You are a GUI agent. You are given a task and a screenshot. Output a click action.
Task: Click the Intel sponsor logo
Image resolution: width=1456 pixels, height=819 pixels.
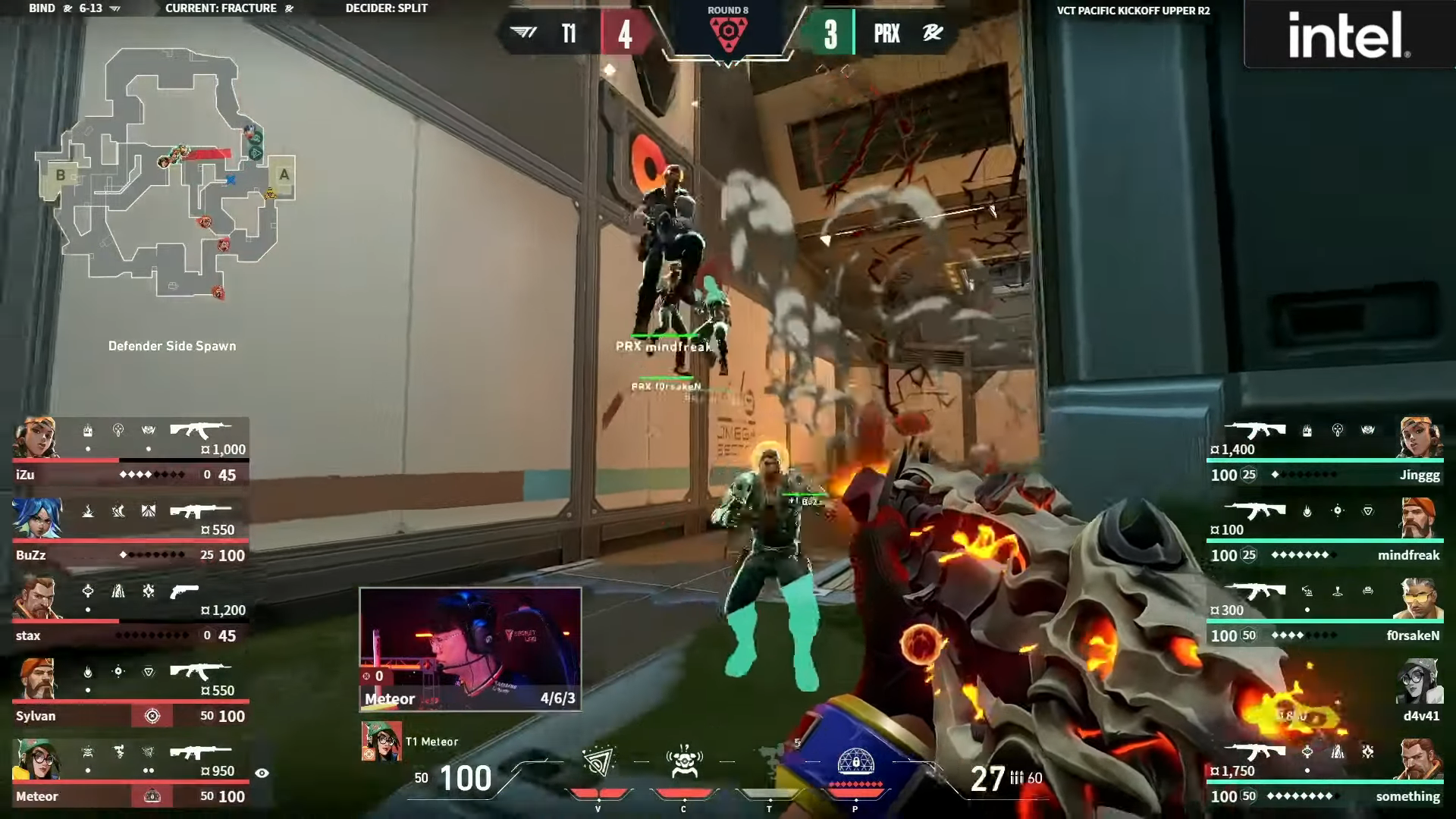[x=1349, y=35]
